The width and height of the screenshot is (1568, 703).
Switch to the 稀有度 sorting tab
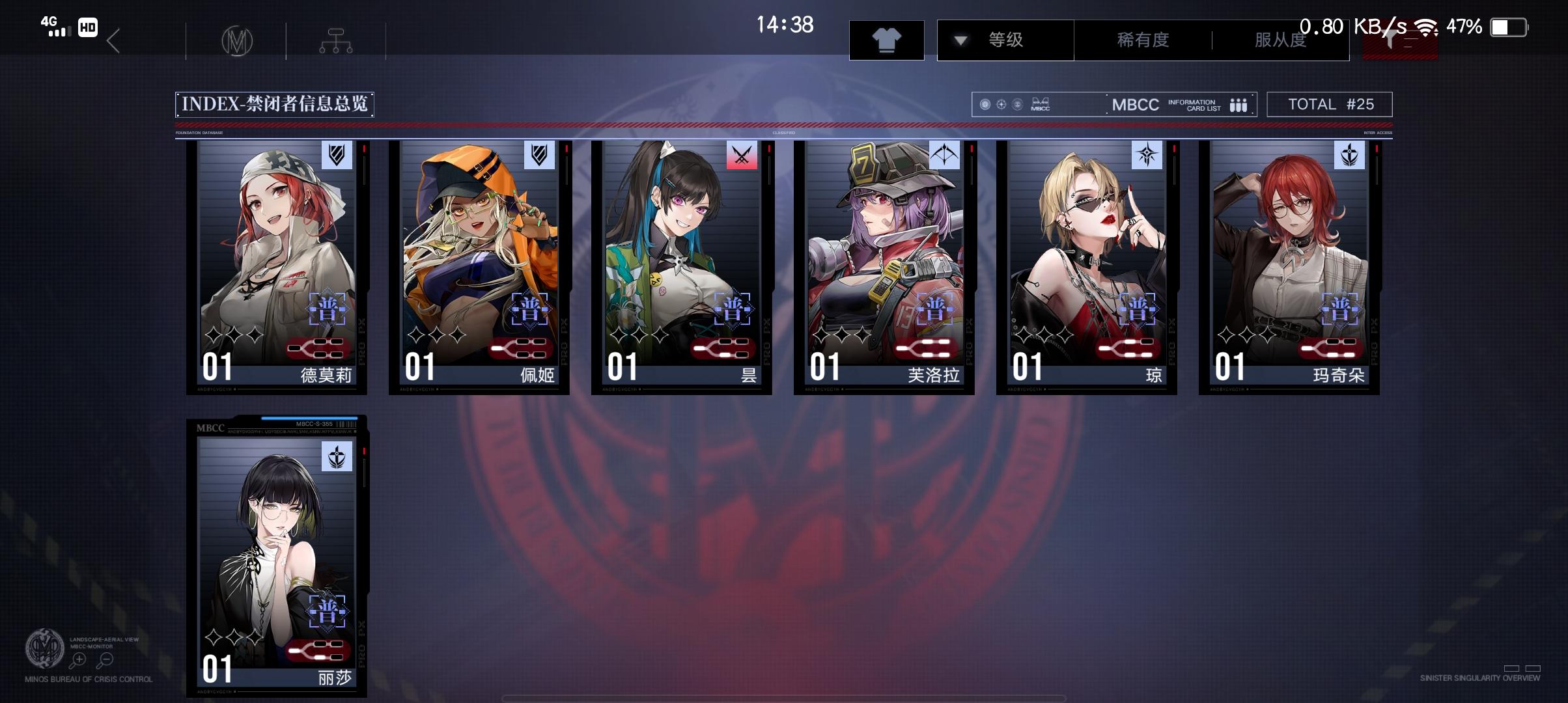[x=1141, y=40]
